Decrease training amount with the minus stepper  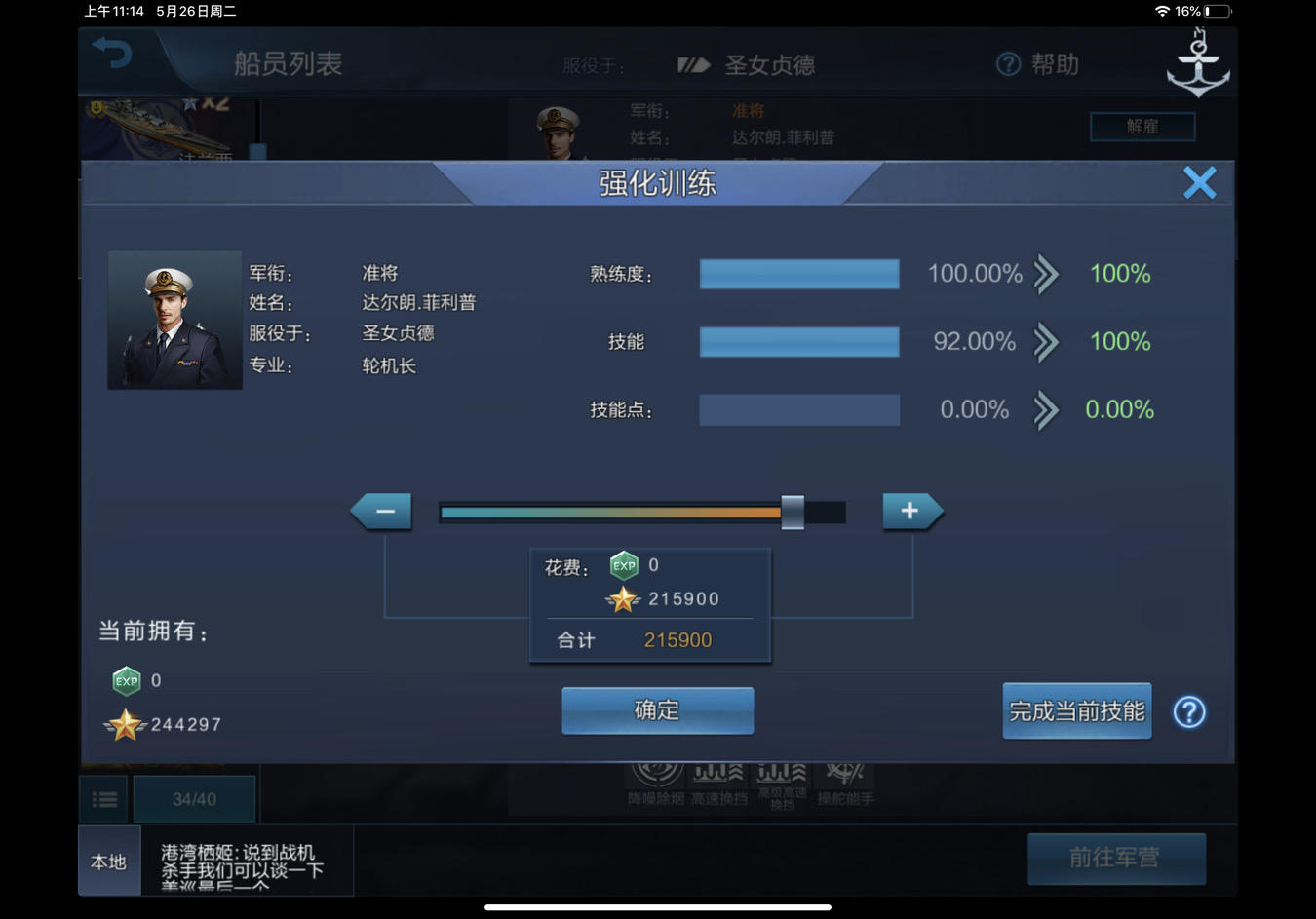pyautogui.click(x=382, y=510)
